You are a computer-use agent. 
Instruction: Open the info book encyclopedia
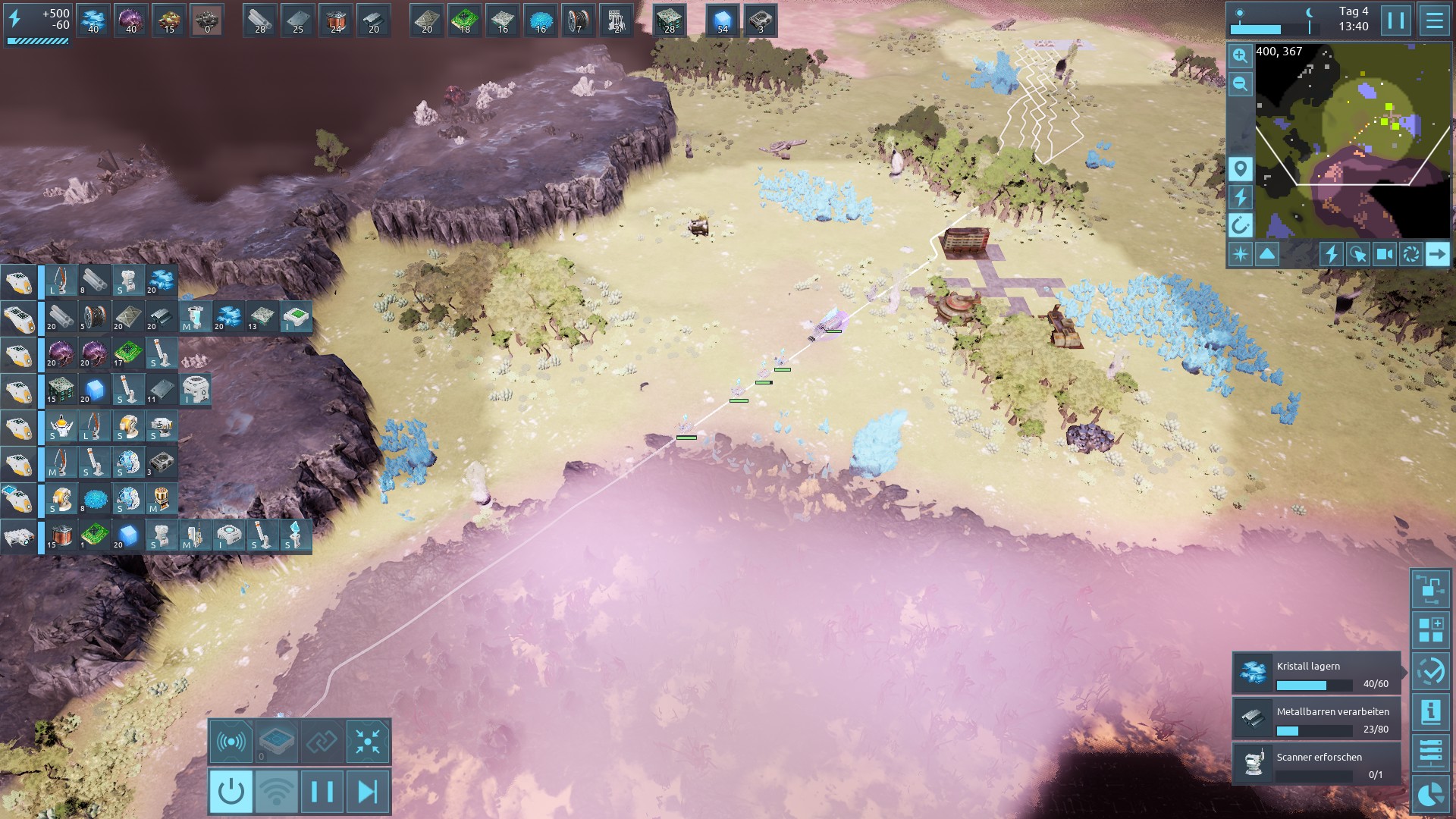tap(1430, 711)
